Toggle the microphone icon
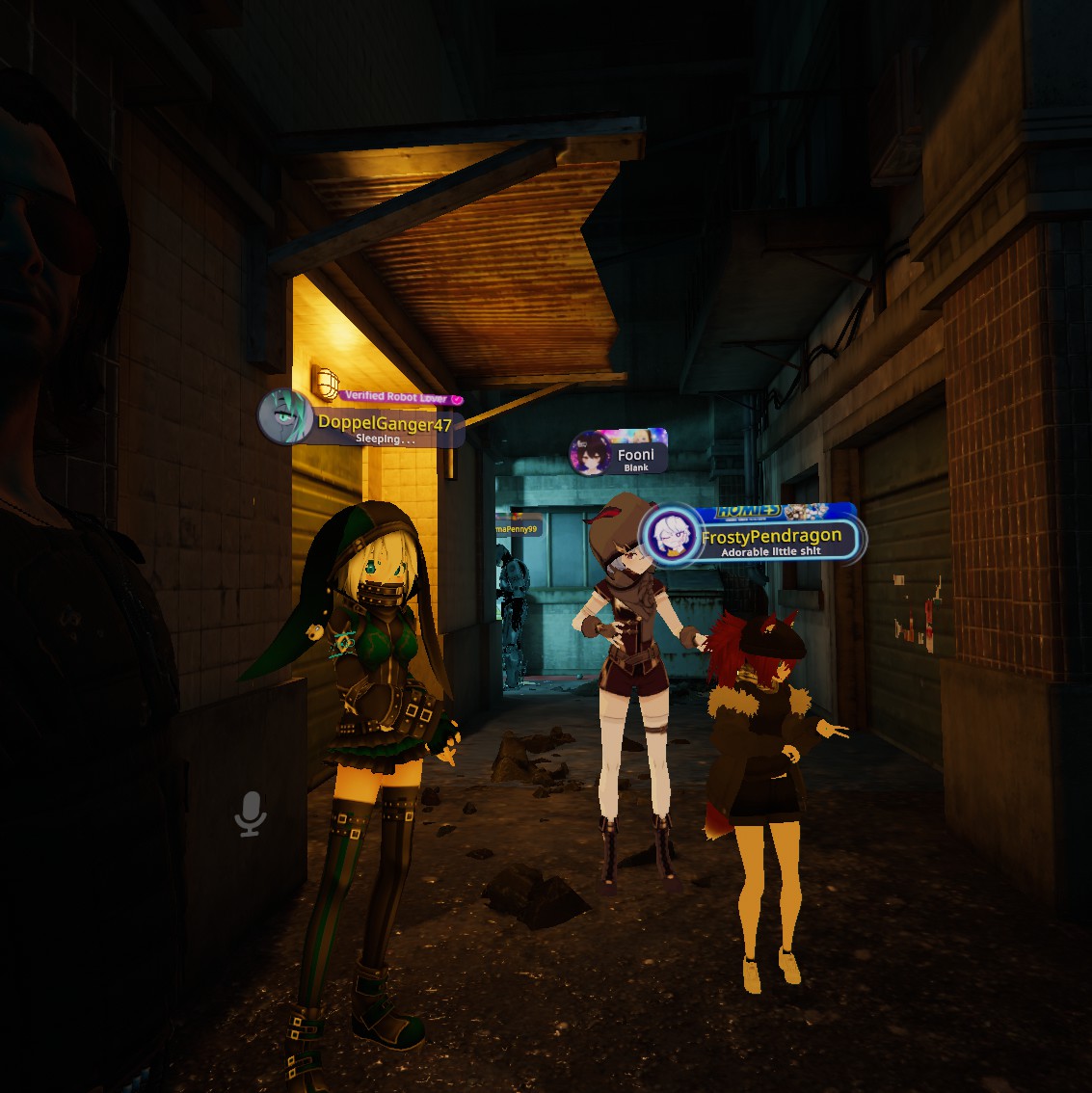1092x1093 pixels. 251,815
